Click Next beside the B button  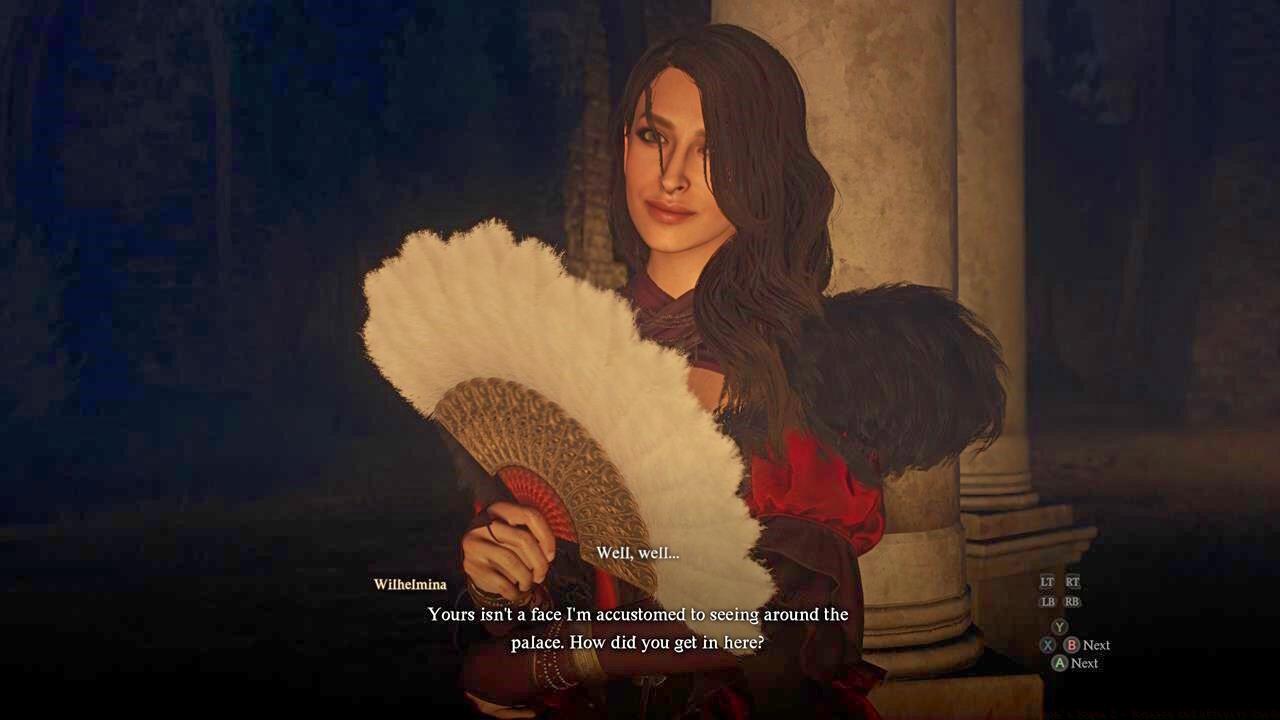(x=1097, y=645)
